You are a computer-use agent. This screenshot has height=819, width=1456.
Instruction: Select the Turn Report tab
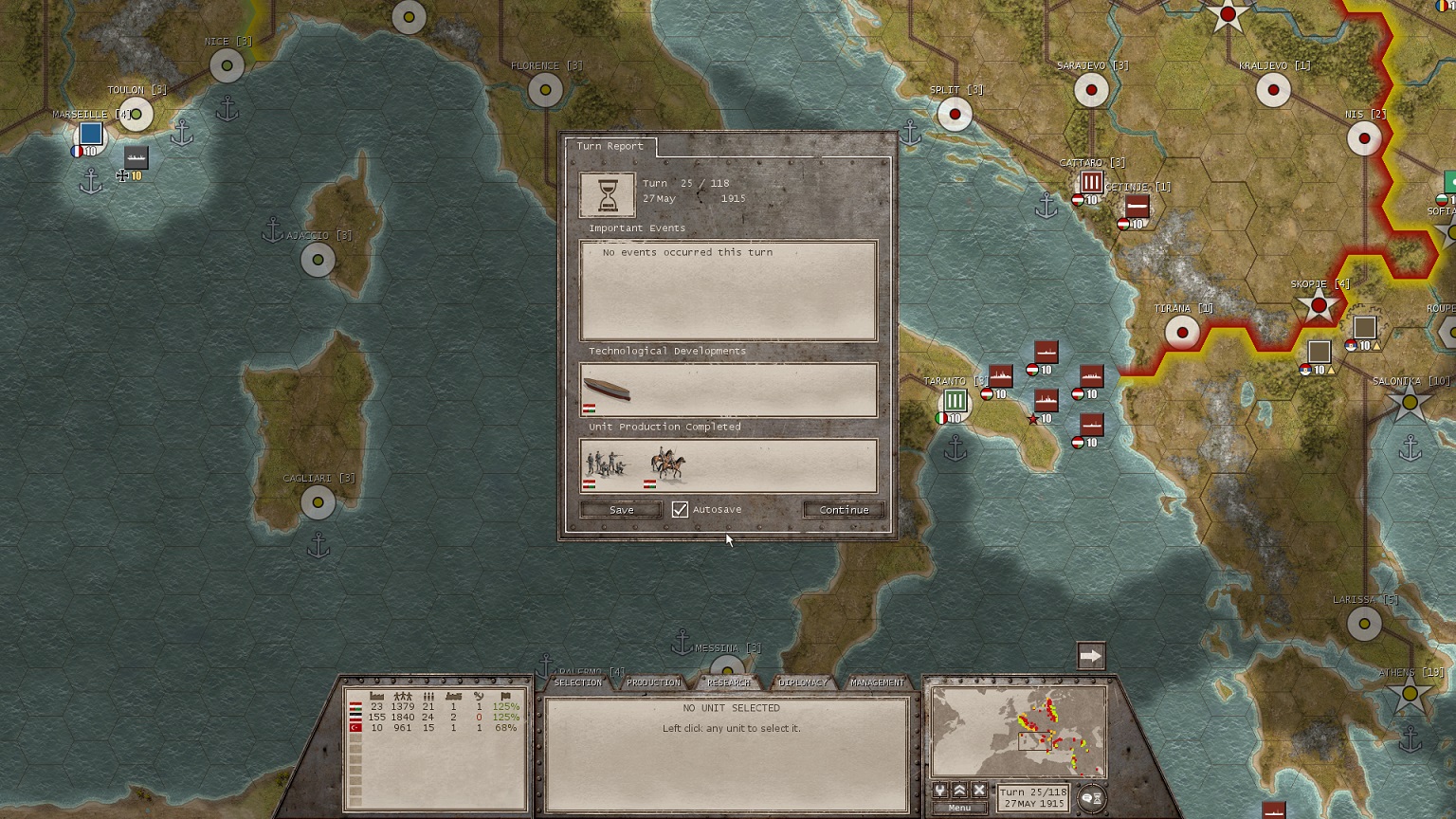pos(610,146)
